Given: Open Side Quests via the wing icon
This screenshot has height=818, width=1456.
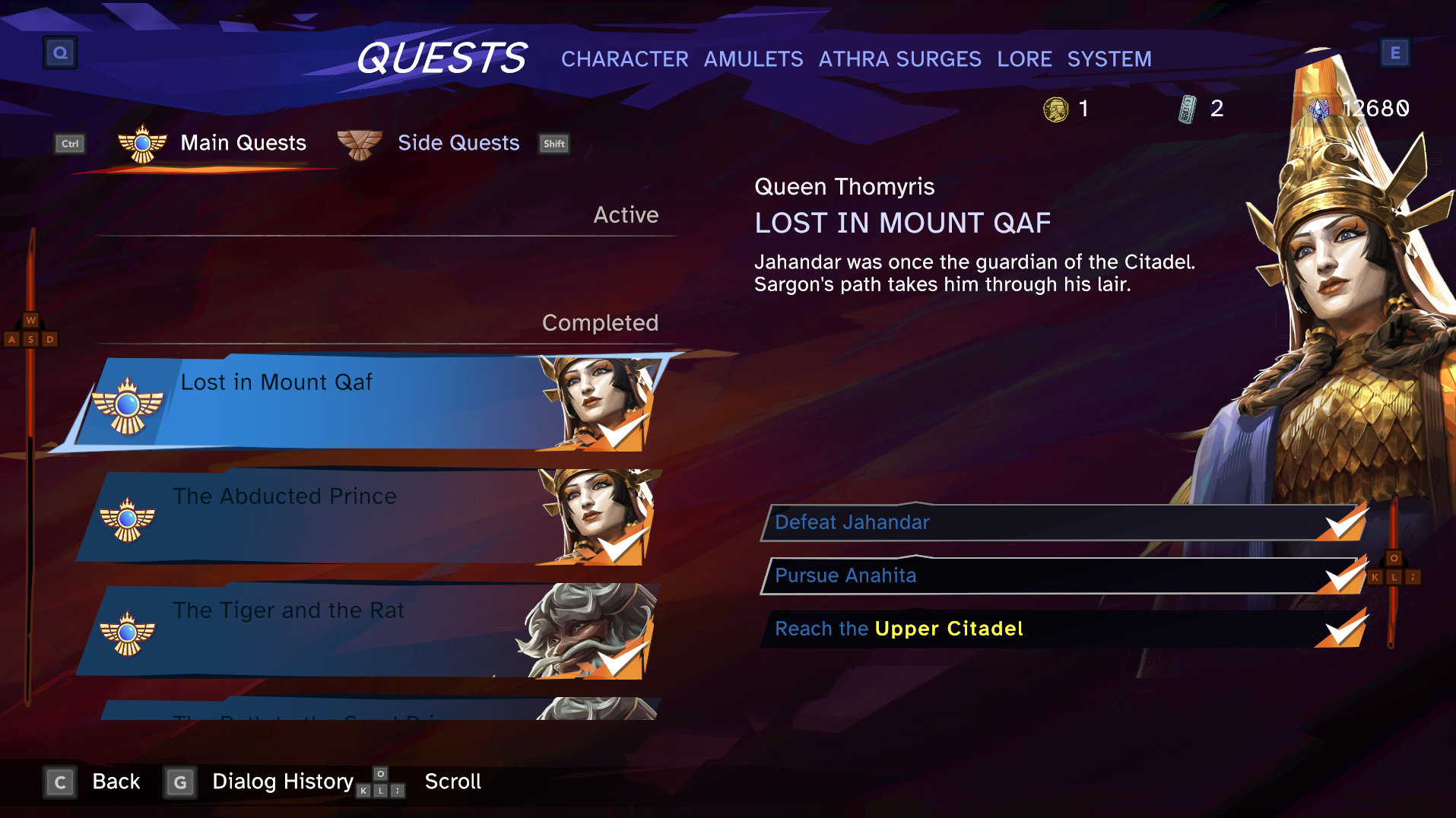Looking at the screenshot, I should (360, 143).
